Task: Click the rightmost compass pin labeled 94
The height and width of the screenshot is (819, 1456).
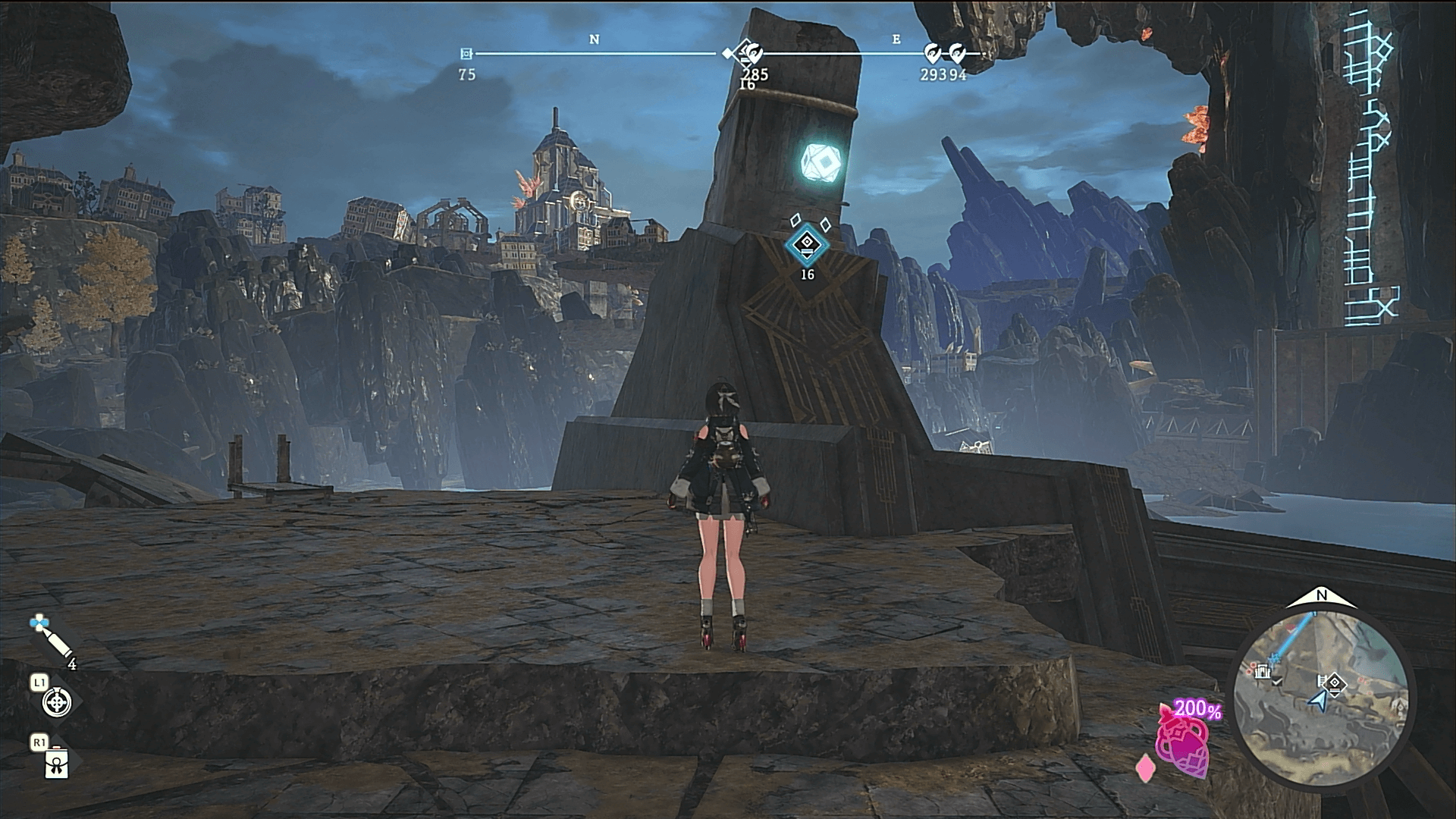Action: point(957,54)
